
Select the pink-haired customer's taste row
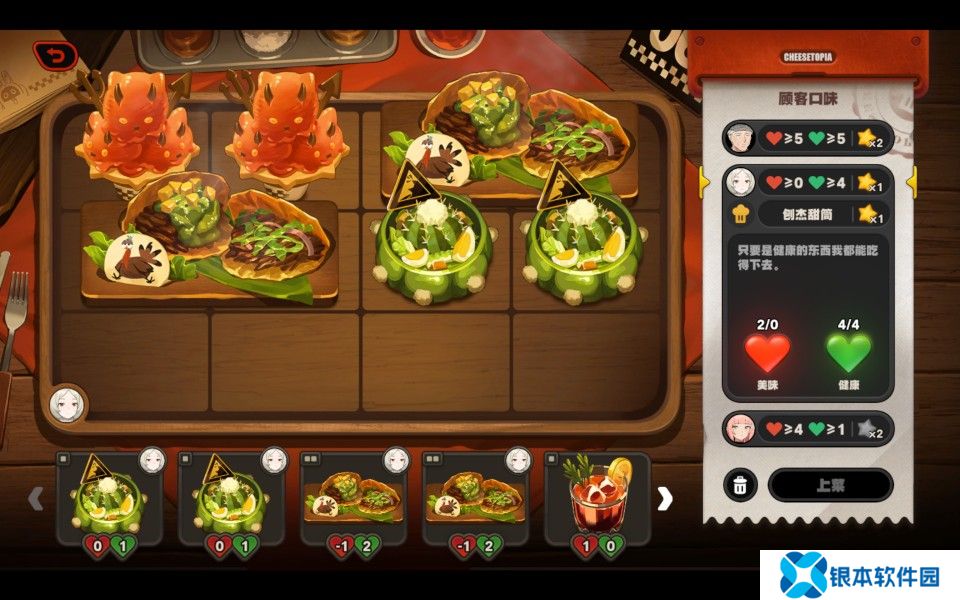[x=806, y=429]
